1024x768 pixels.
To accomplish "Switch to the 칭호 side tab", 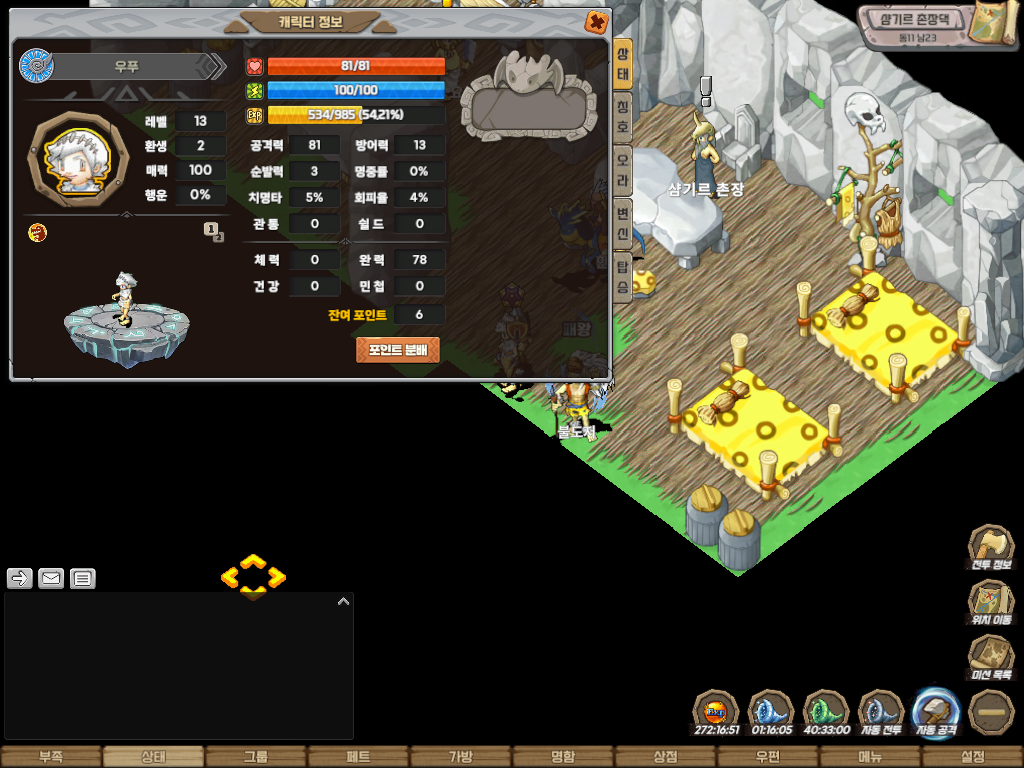I will pyautogui.click(x=622, y=108).
